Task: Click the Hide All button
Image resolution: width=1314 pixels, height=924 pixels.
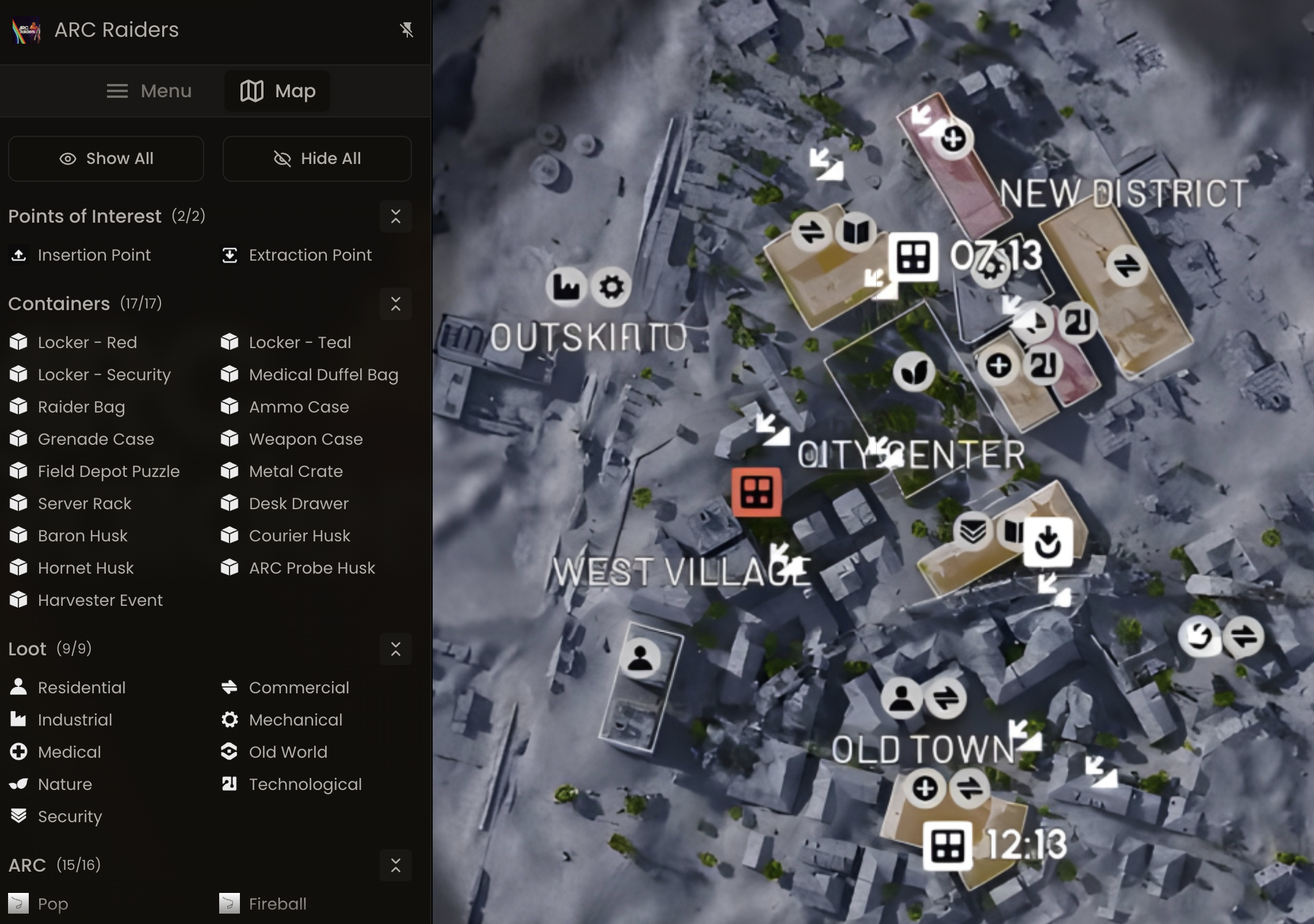Action: click(317, 159)
